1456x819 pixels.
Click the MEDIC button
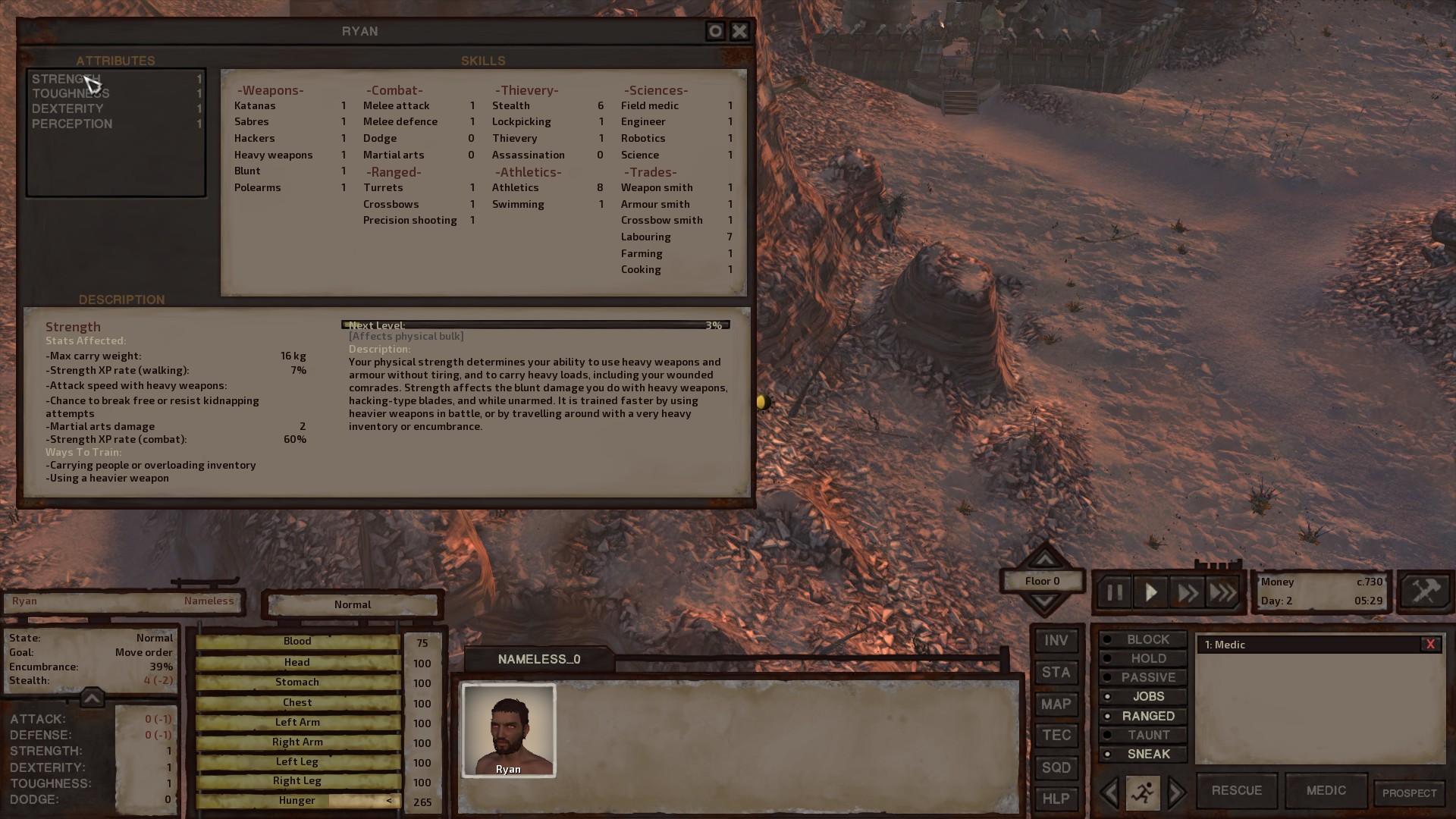click(1325, 790)
